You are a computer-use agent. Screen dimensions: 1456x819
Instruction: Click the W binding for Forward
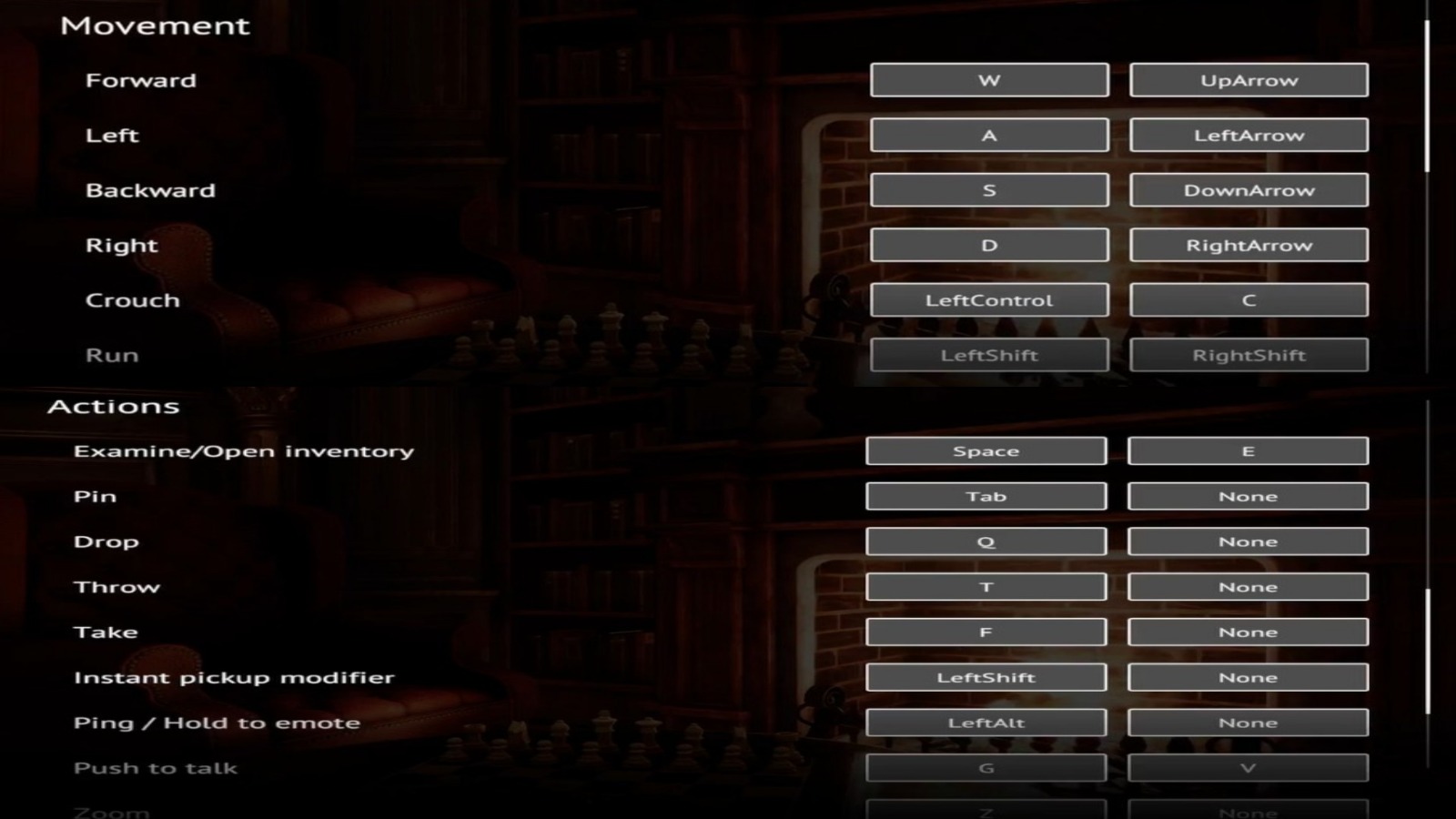[x=989, y=80]
